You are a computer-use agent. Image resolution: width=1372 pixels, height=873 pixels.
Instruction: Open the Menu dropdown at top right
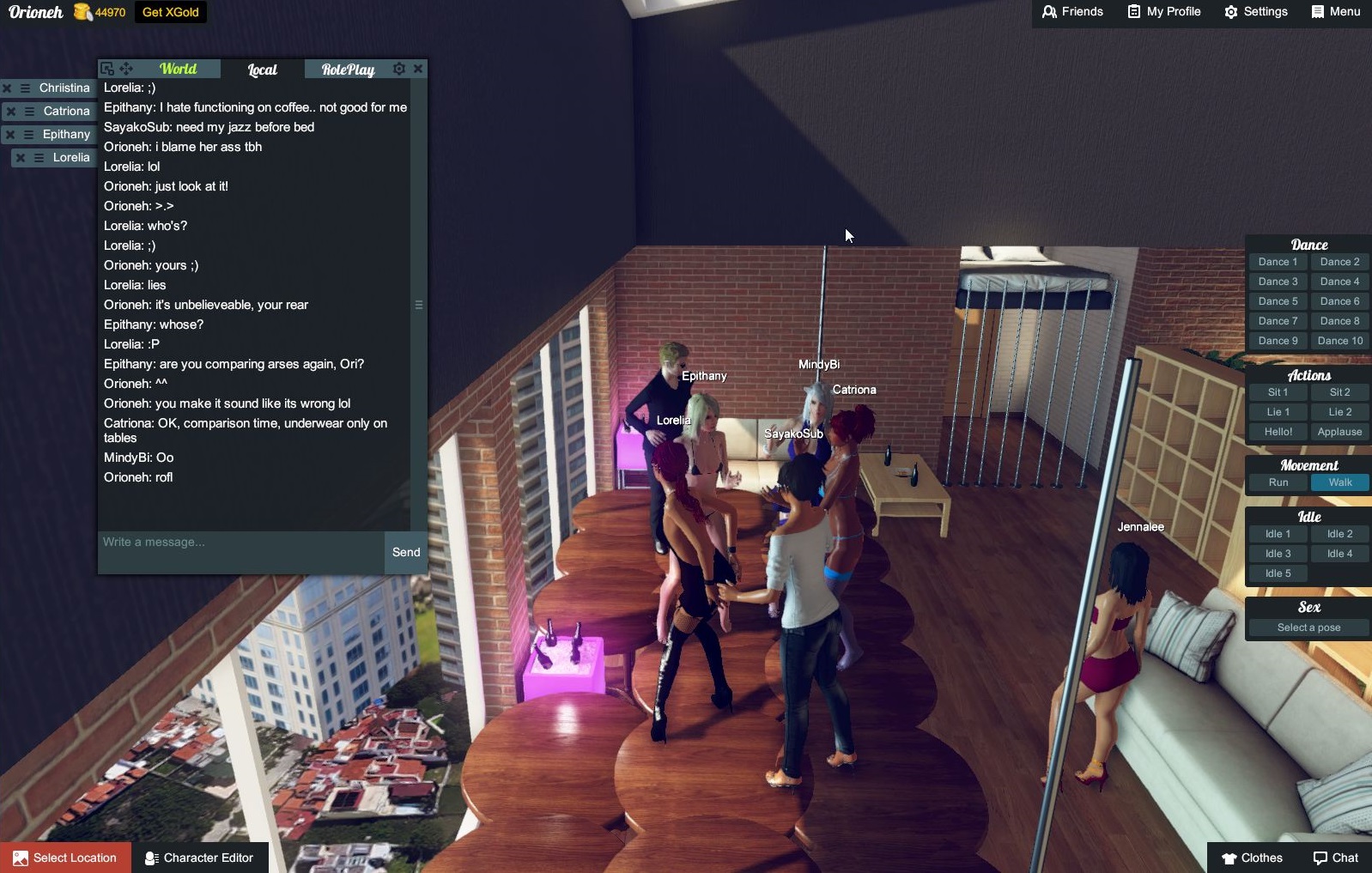click(1334, 12)
